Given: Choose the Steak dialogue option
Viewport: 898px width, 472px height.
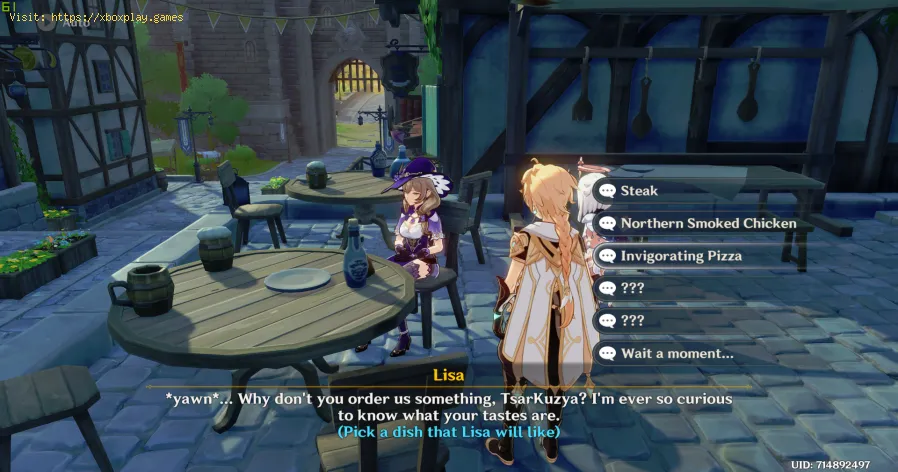Looking at the screenshot, I should (x=640, y=190).
